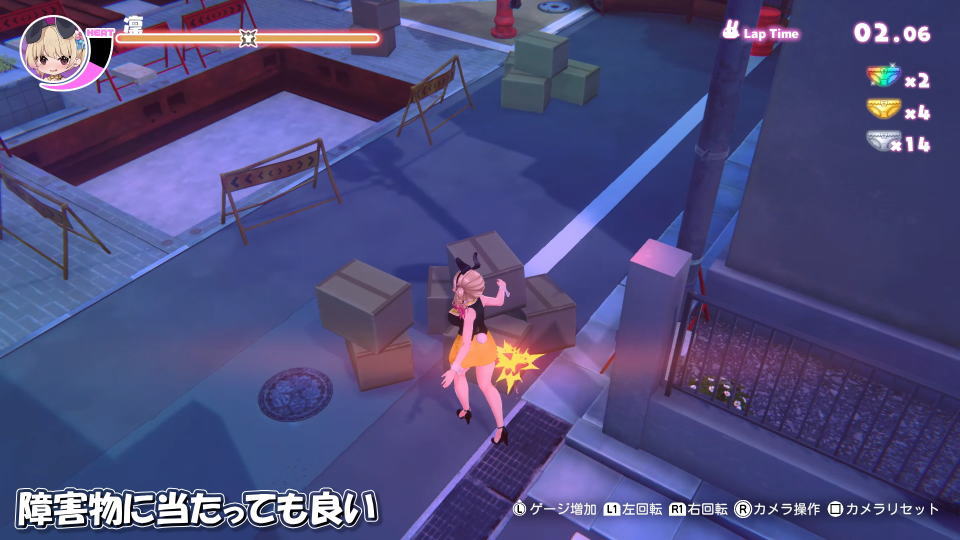960x540 pixels.
Task: Select the rainbow underwear counter icon
Action: coord(883,78)
